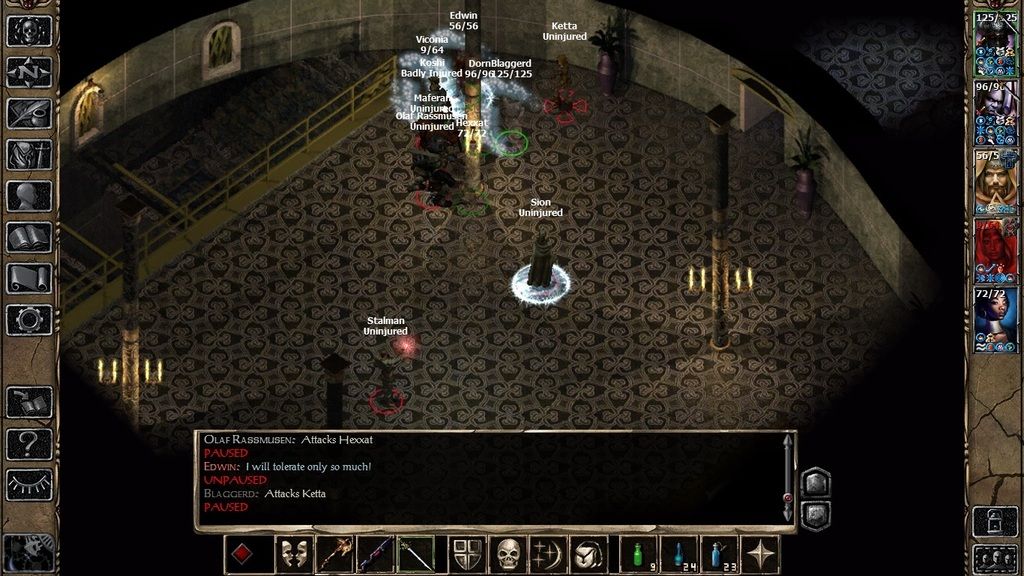Click the question mark help button

click(29, 441)
